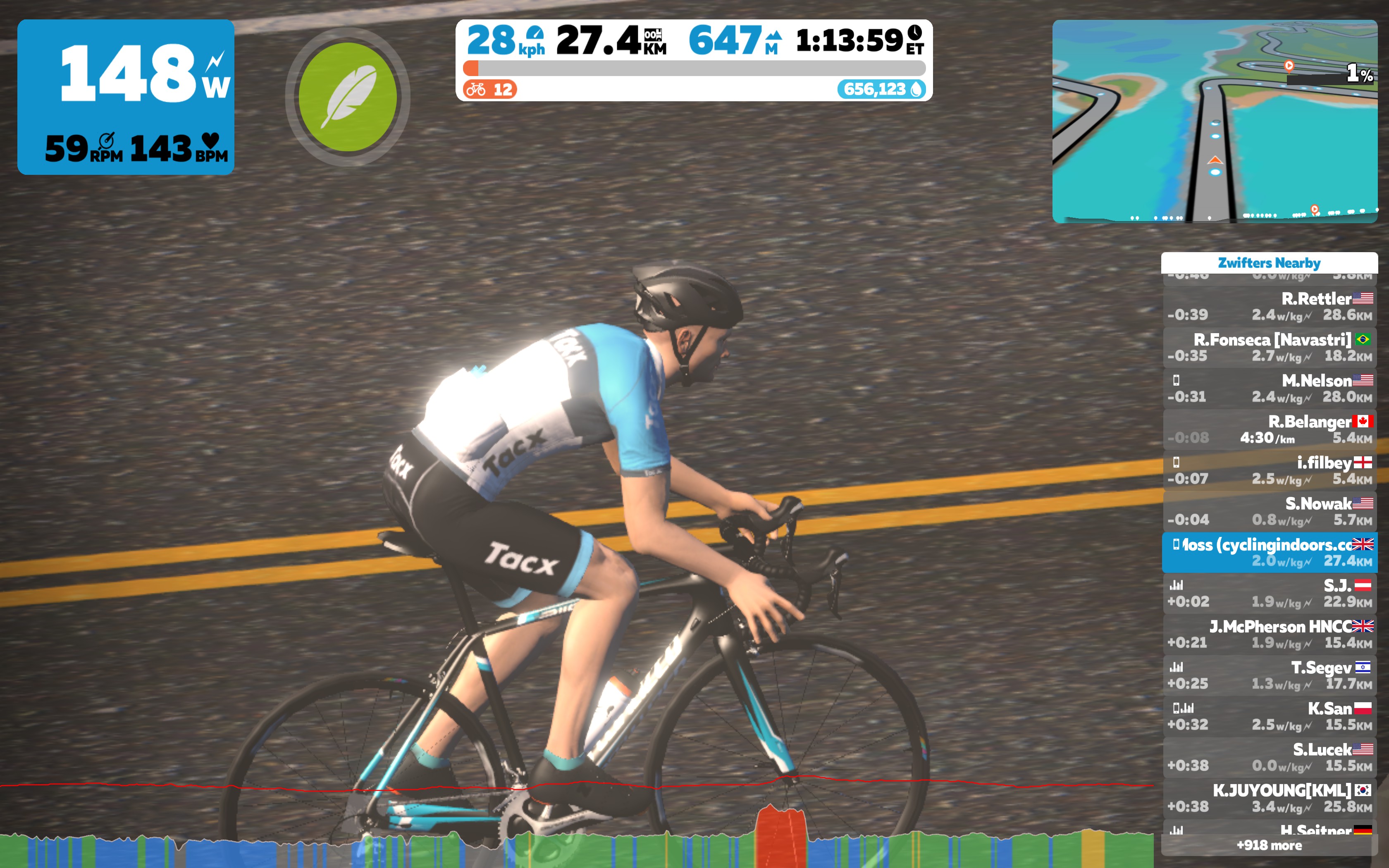Expand the +918 more rider list

click(1270, 846)
